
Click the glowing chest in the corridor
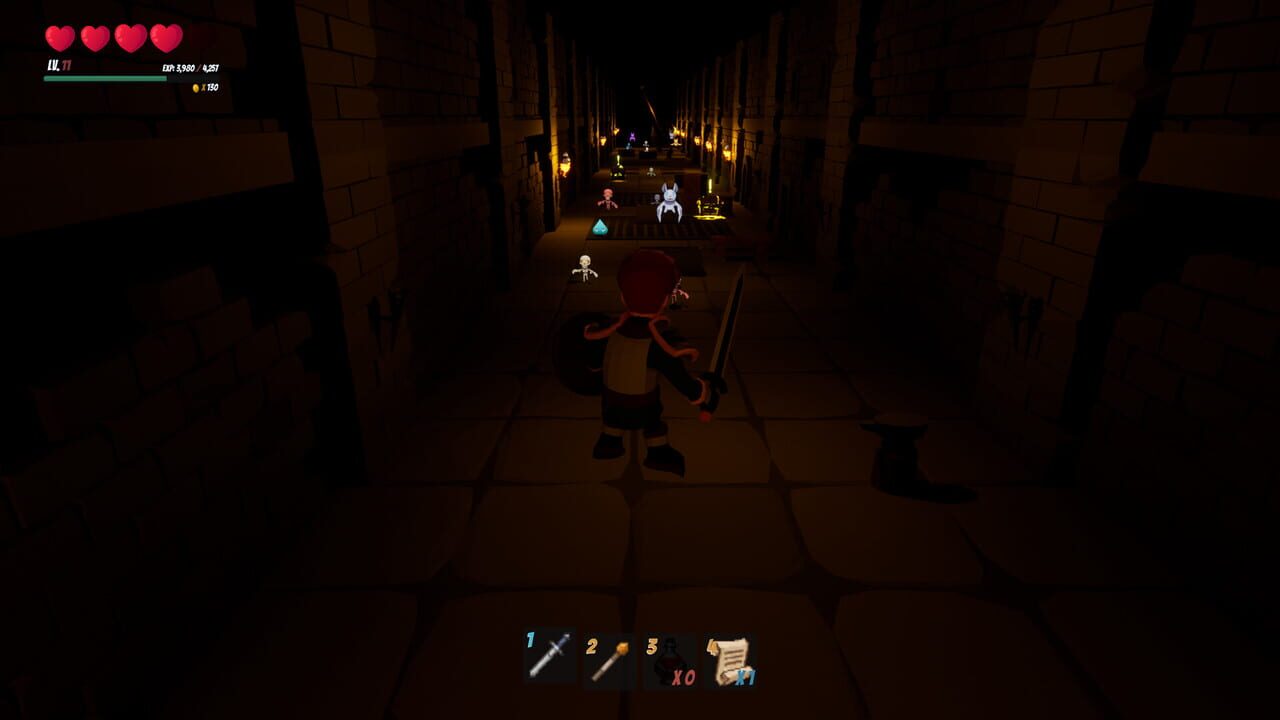coord(712,206)
